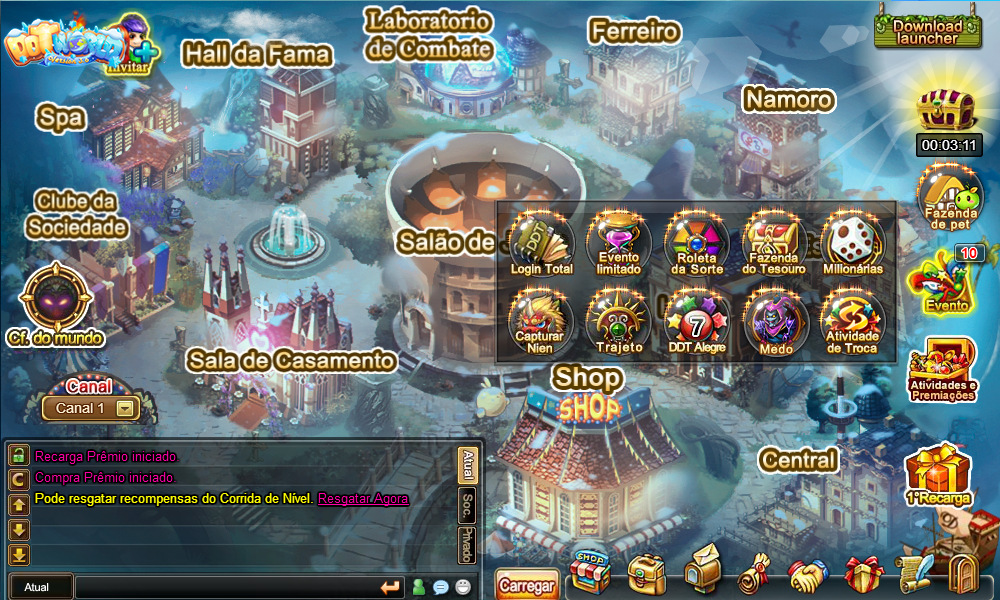Image resolution: width=1000 pixels, height=600 pixels.
Task: Click the Download launcher button
Action: [x=927, y=31]
